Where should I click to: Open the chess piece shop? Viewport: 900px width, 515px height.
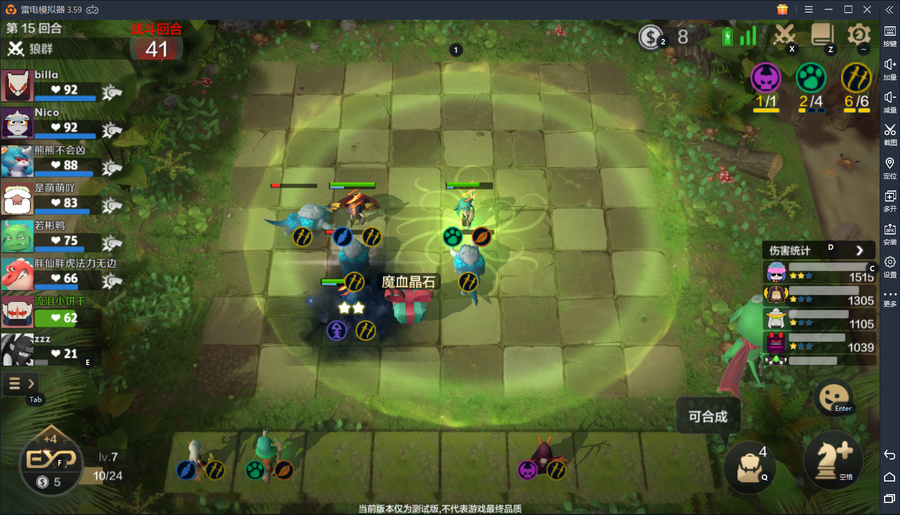tap(832, 459)
